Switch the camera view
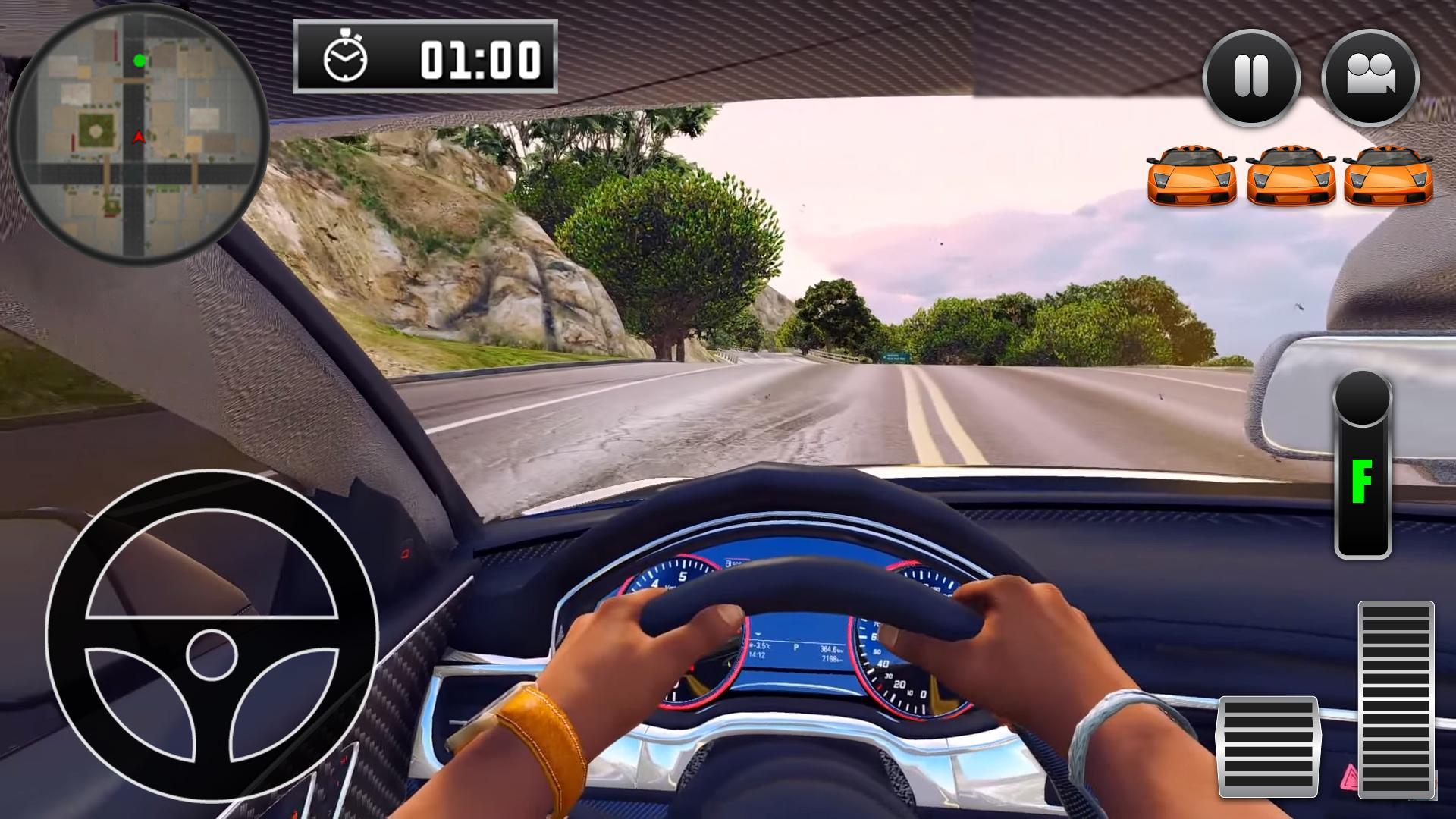 pyautogui.click(x=1370, y=77)
